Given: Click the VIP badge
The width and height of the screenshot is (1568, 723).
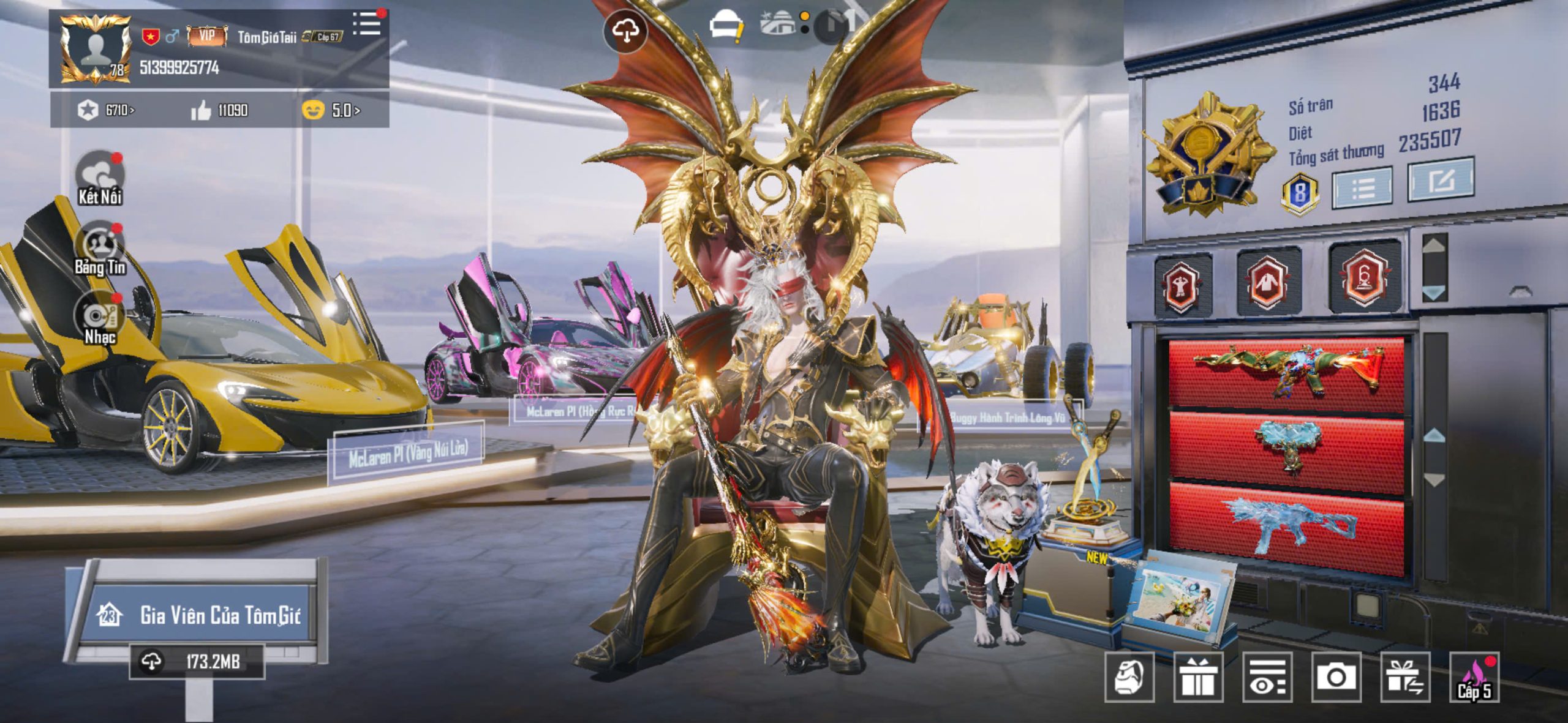Looking at the screenshot, I should pos(207,36).
